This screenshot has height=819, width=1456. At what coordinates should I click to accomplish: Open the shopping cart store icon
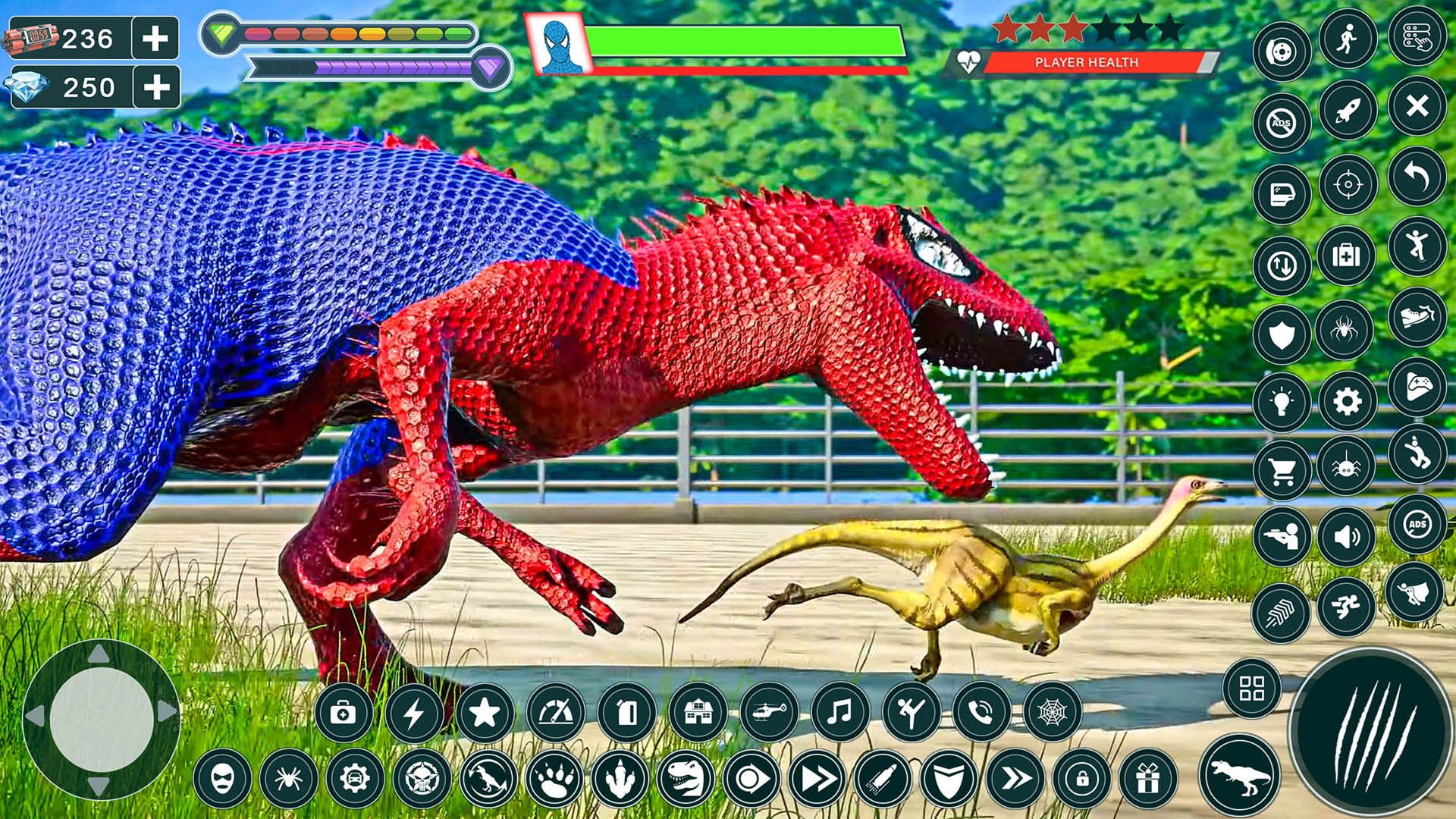point(1283,469)
